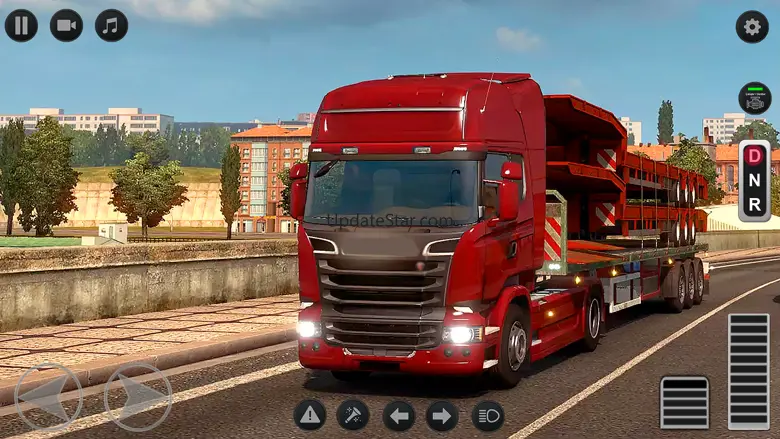
Task: Turn on the right turn indicator
Action: (x=442, y=415)
